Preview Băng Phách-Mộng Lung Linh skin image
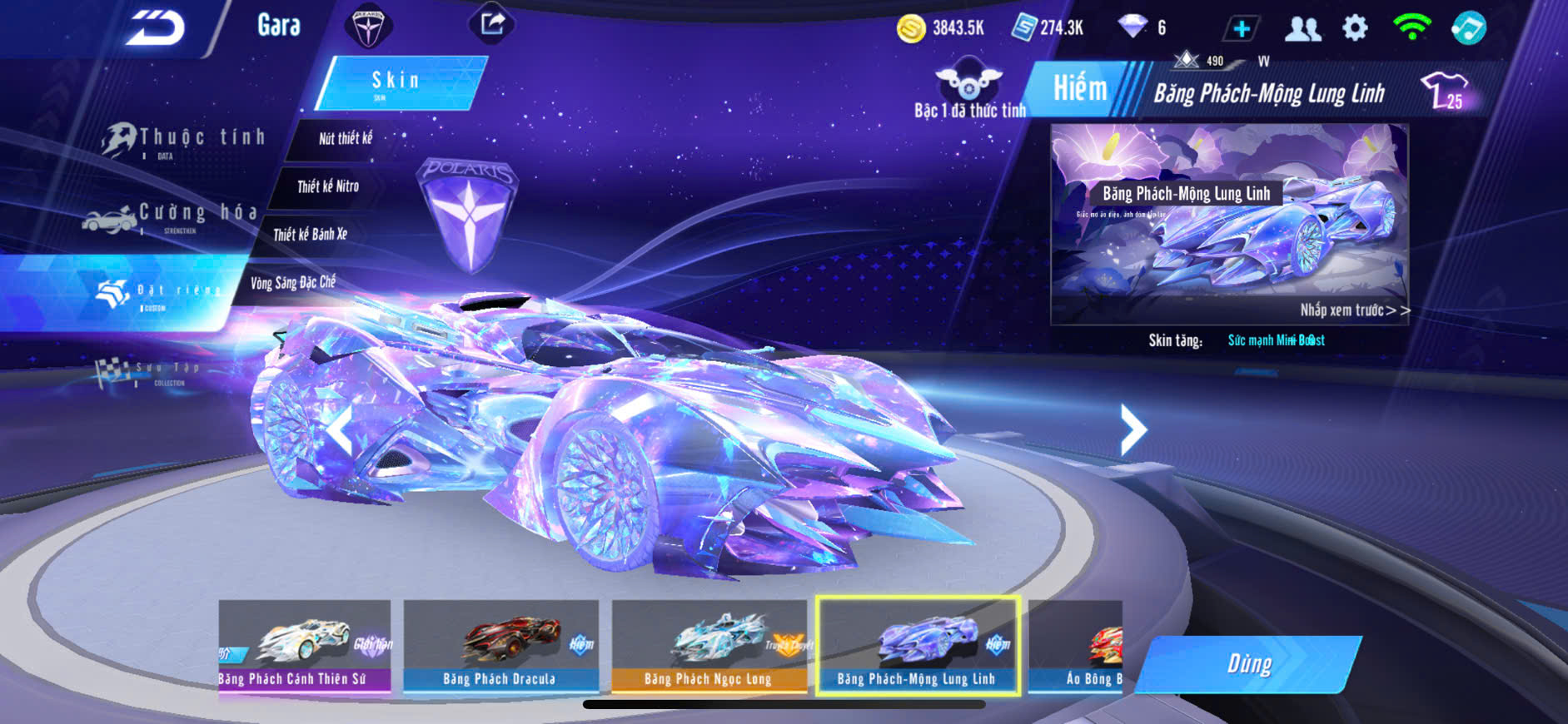The image size is (1568, 724). pos(1229,223)
